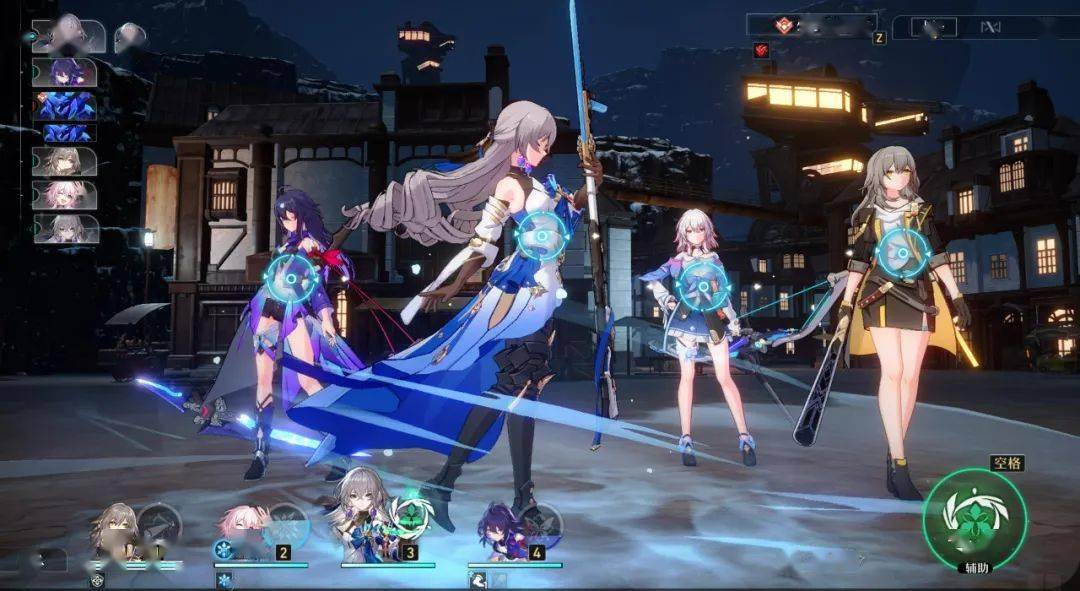Select Seele's portrait in the turn order

pos(65,73)
